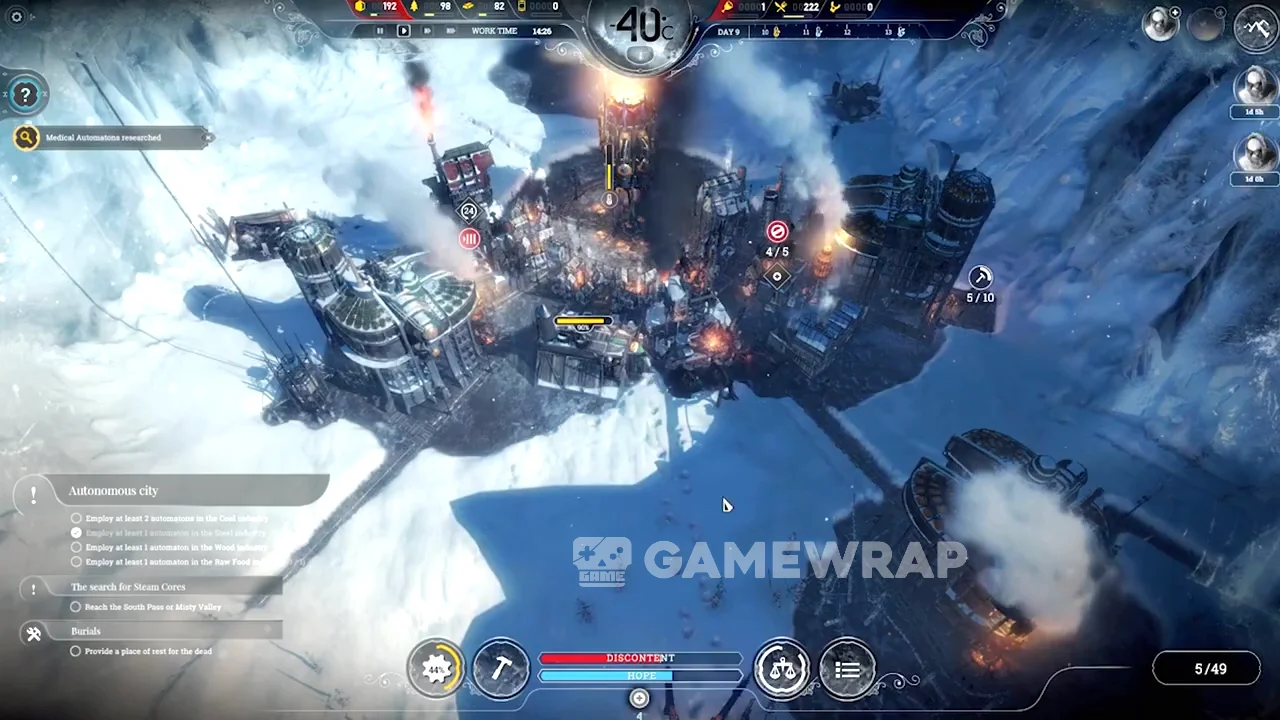Open the frostland map button
This screenshot has width=1280, height=720.
pyautogui.click(x=1257, y=27)
